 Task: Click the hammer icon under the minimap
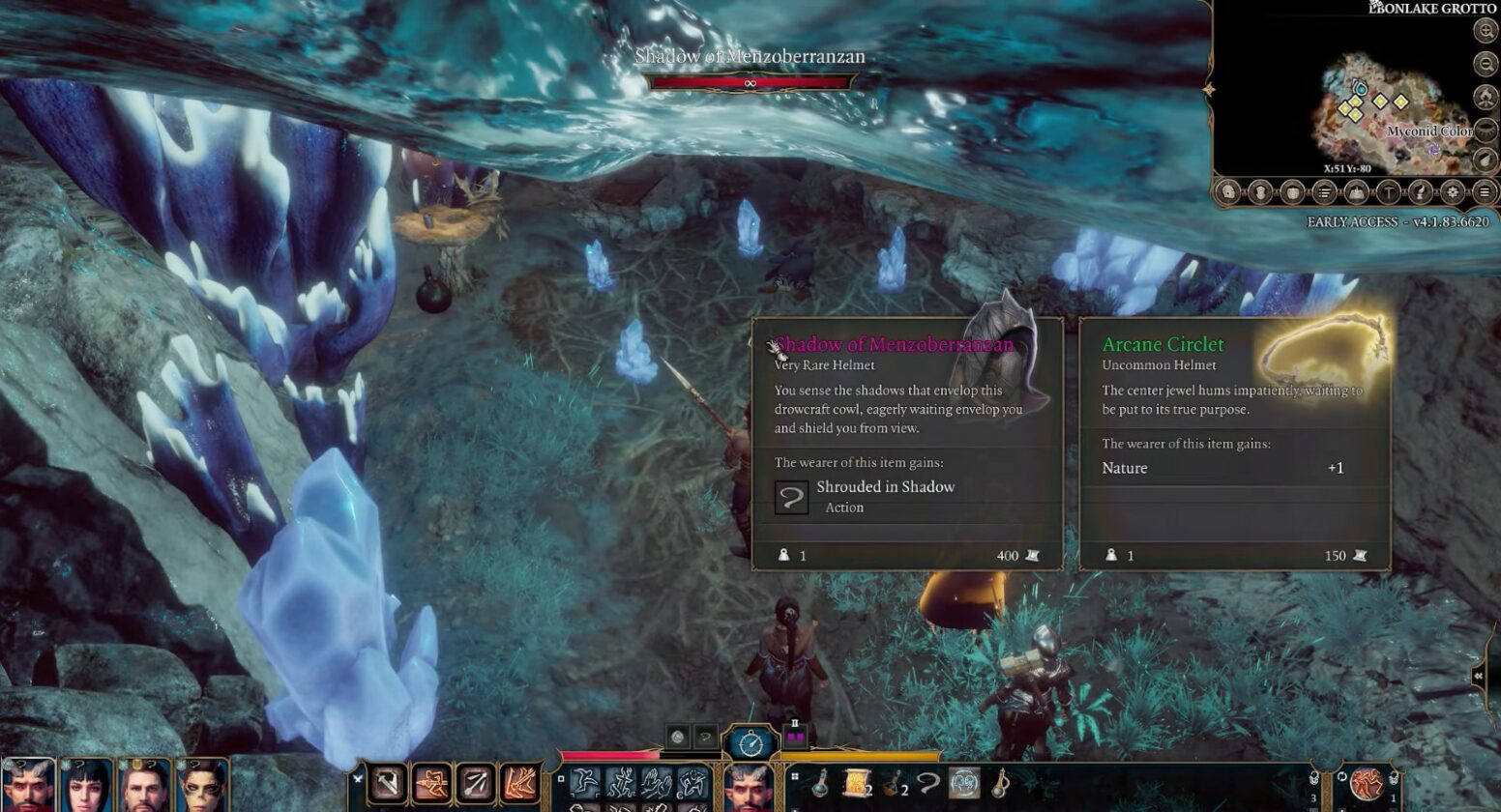(x=1388, y=191)
